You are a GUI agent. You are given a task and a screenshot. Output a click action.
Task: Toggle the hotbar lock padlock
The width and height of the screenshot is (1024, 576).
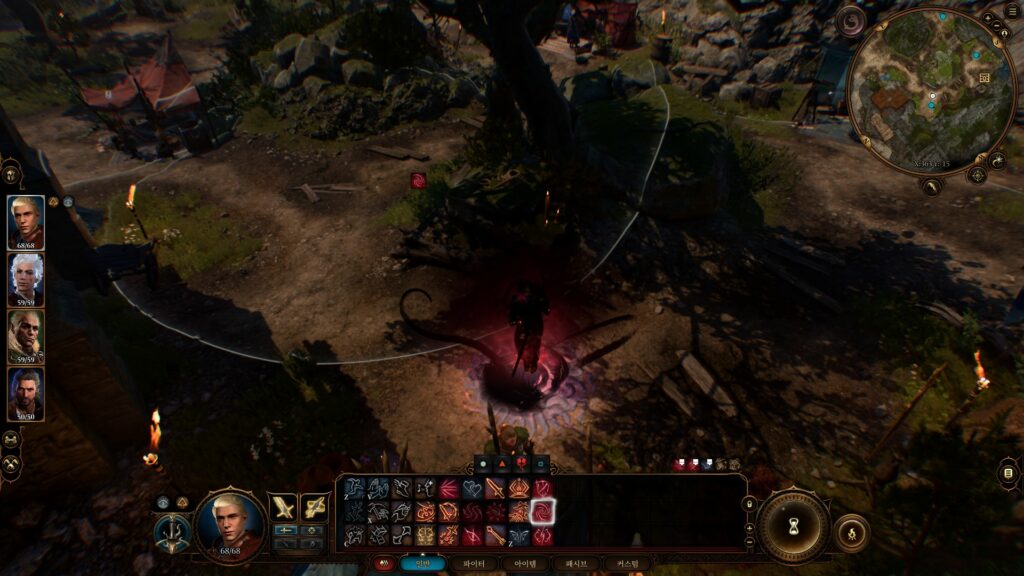750,504
